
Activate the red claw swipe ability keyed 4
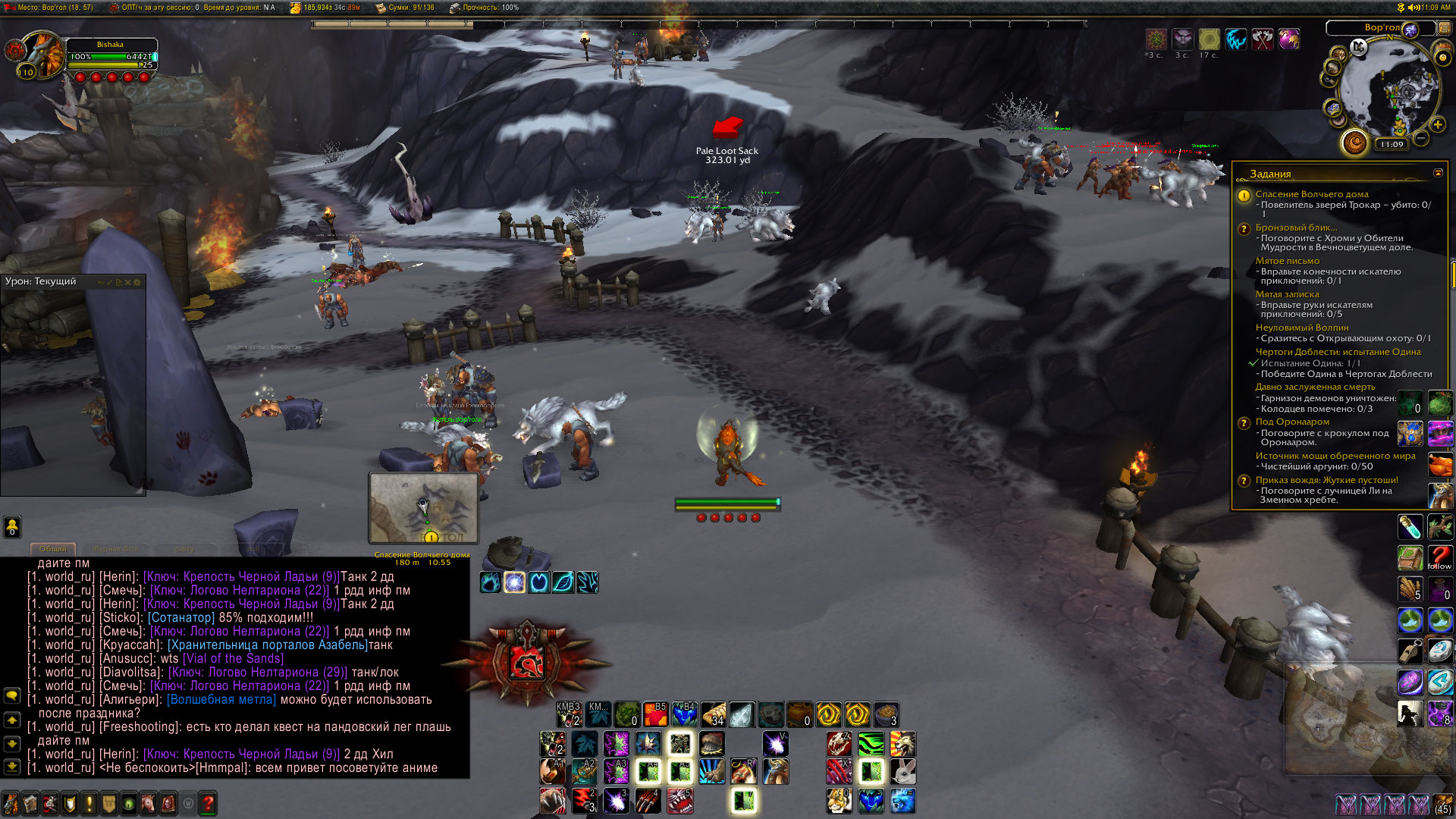click(x=647, y=800)
